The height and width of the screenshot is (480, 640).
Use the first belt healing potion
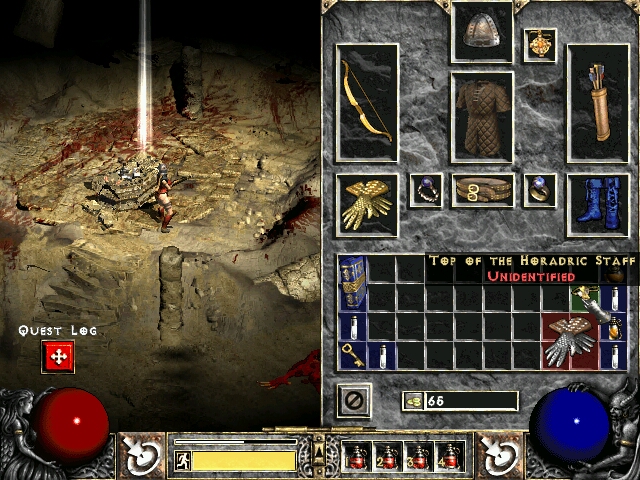356,456
